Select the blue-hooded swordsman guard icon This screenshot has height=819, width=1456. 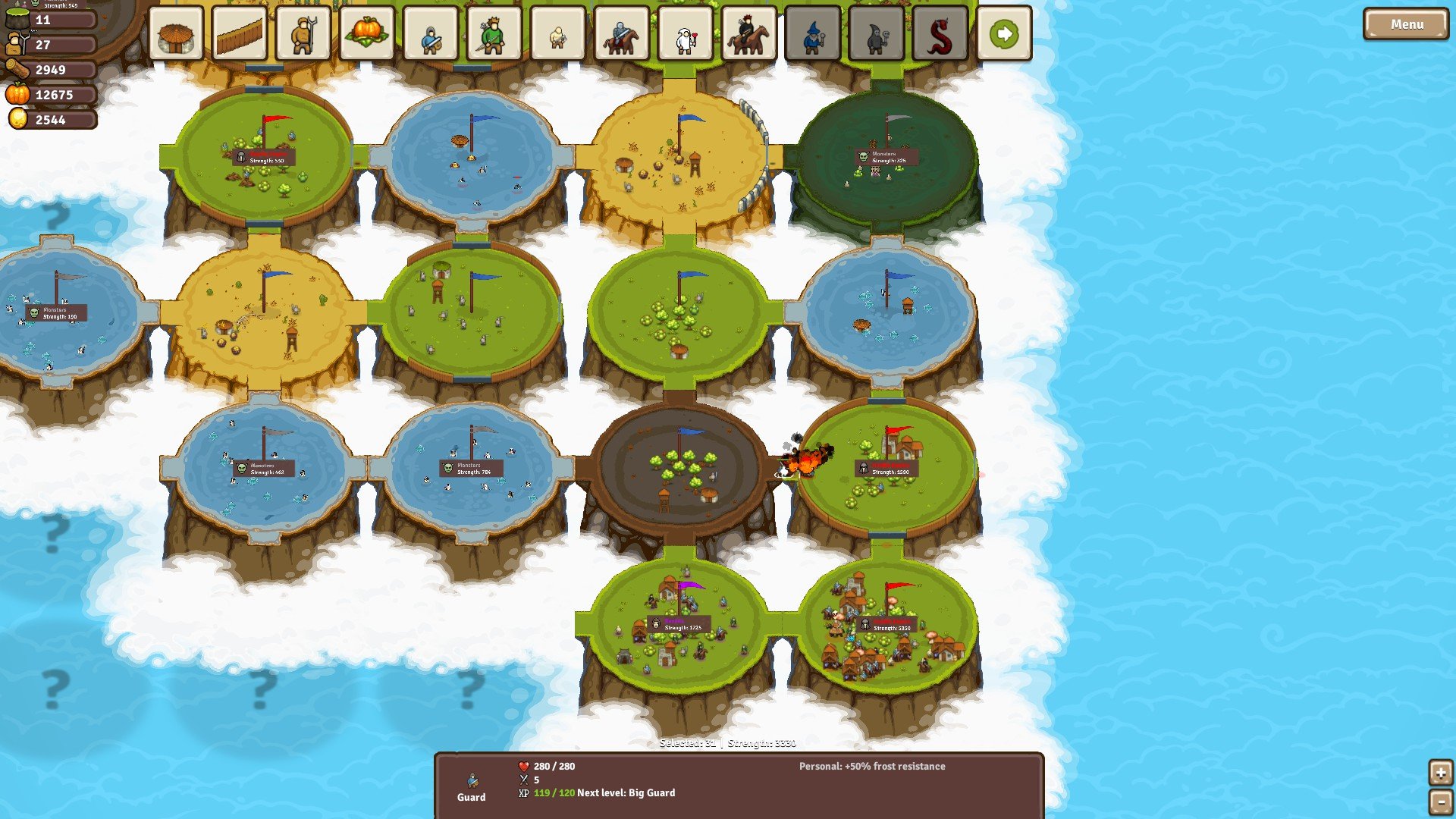pos(431,34)
